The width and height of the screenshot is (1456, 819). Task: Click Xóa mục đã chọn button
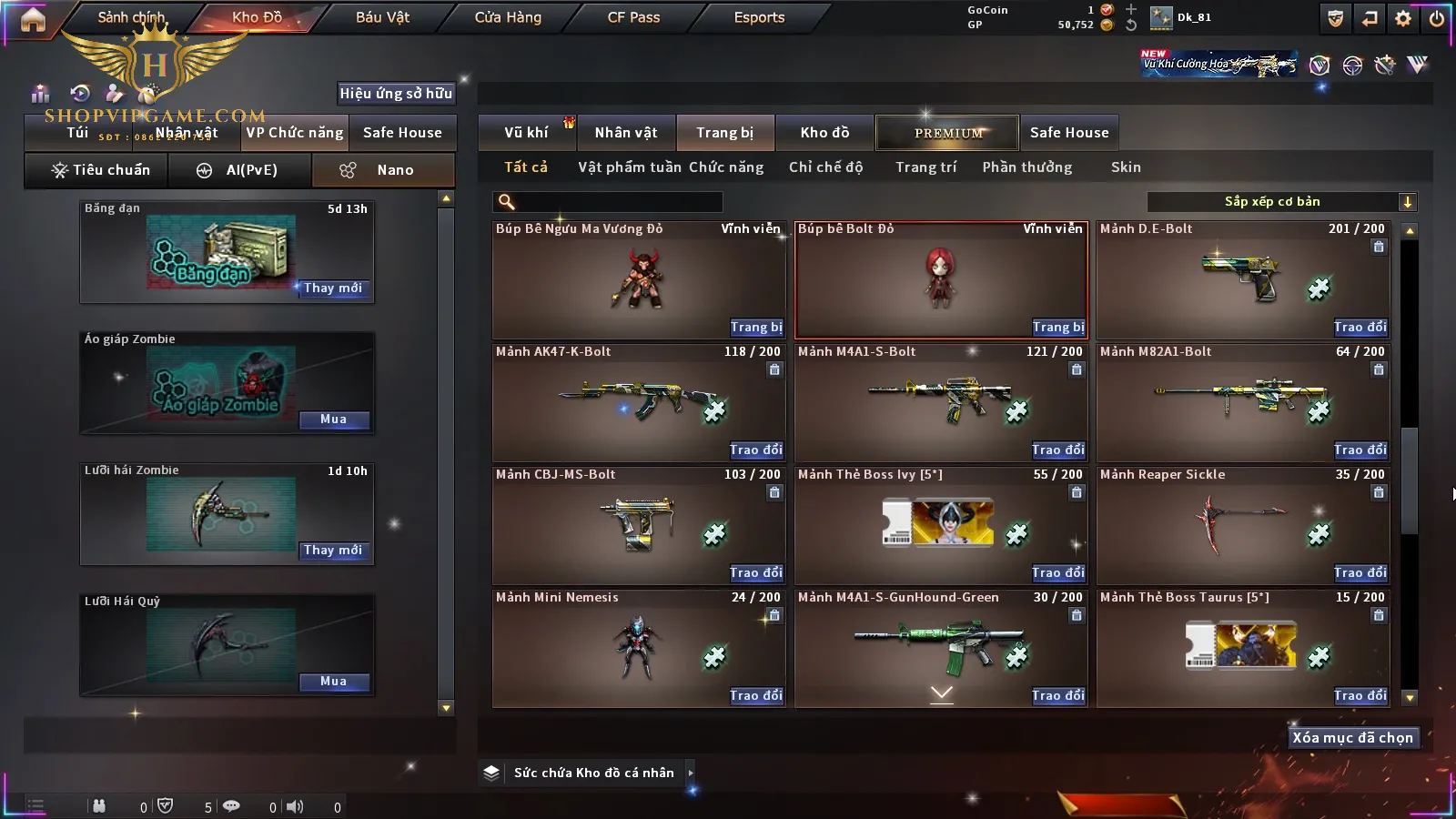click(x=1352, y=738)
